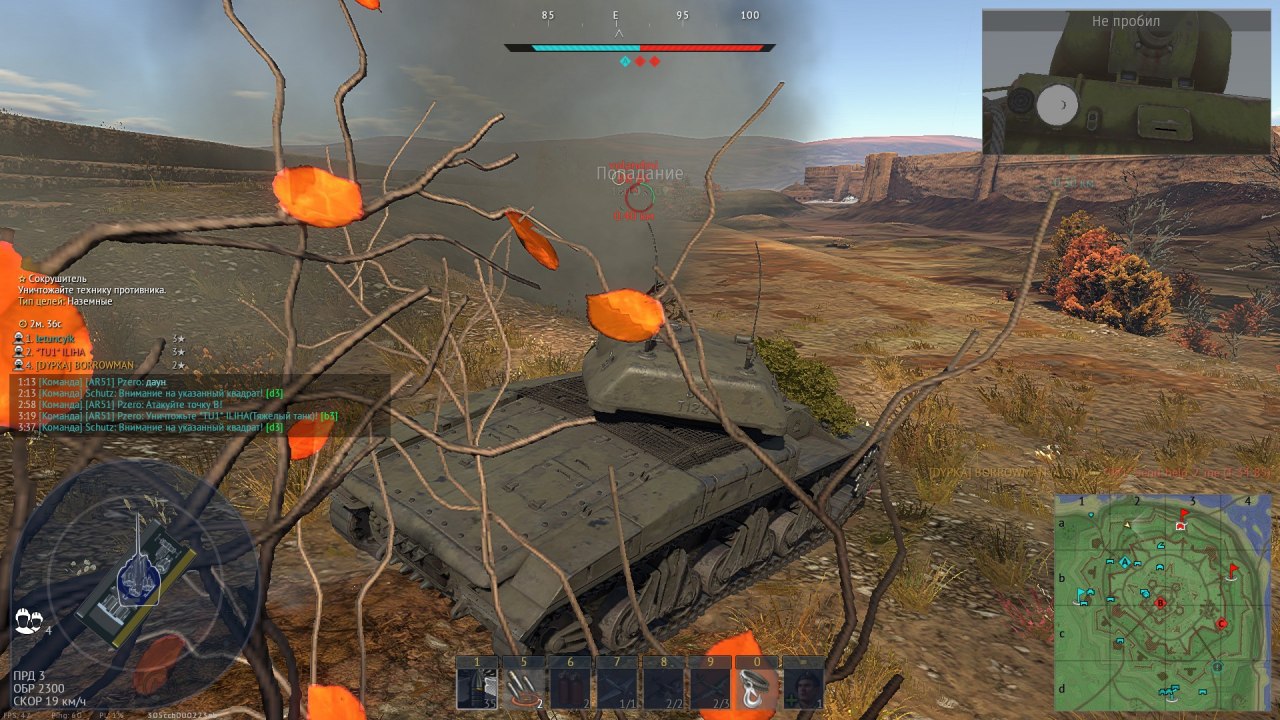This screenshot has height=720, width=1280.
Task: Activate the fire extinguisher slot
Action: pyautogui.click(x=569, y=687)
